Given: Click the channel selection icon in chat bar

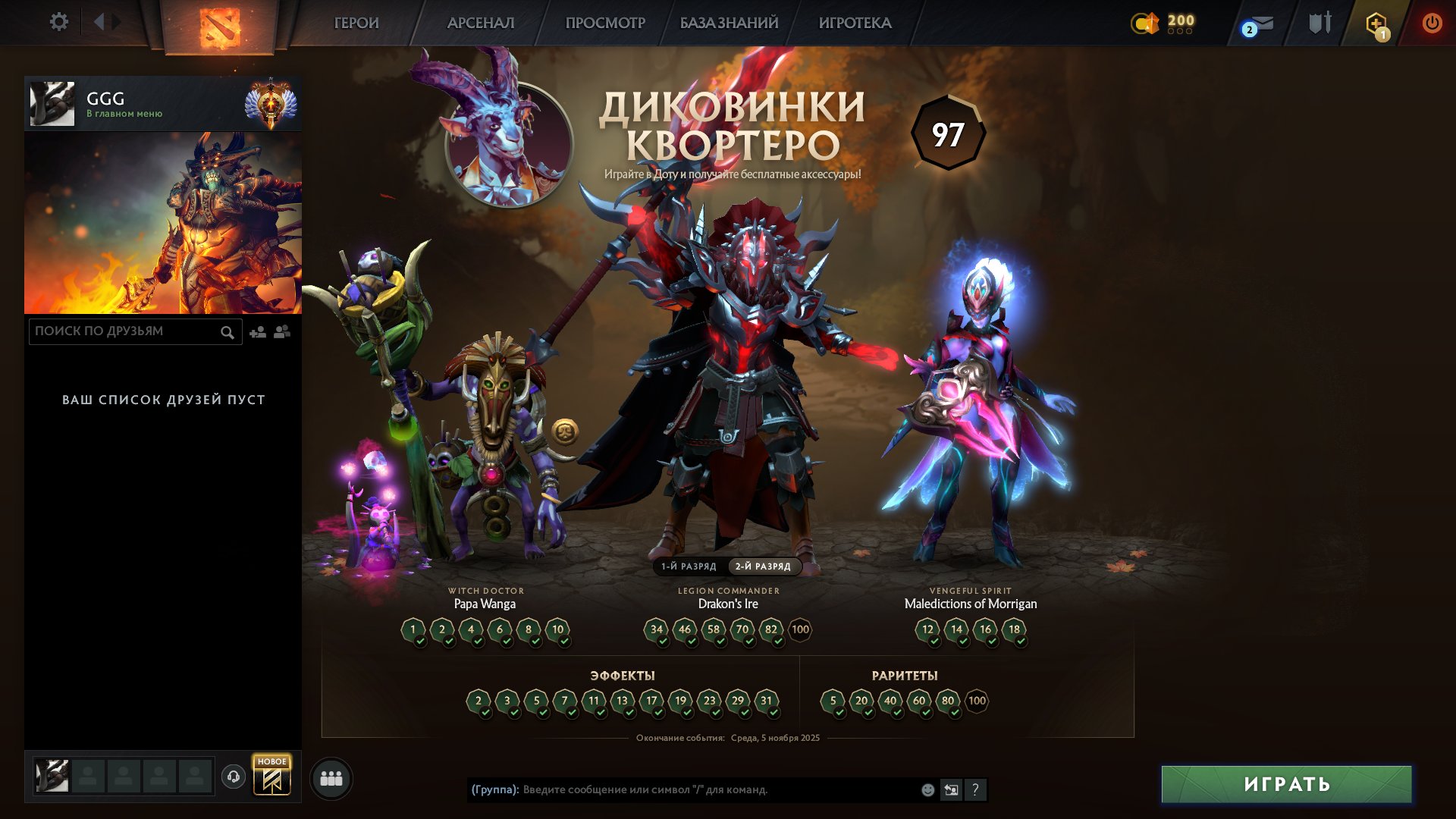Looking at the screenshot, I should coord(951,790).
